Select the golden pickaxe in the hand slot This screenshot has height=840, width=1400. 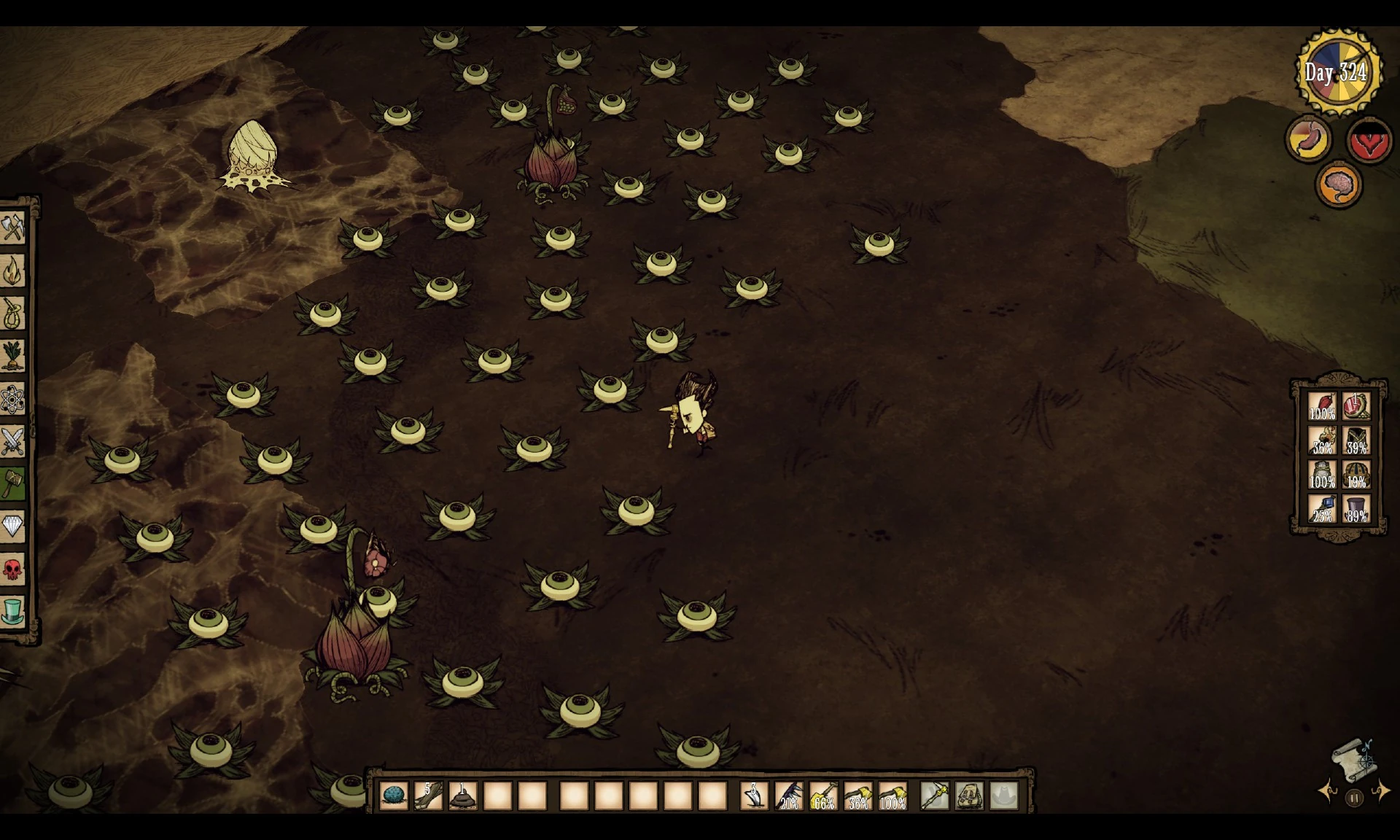[x=934, y=796]
